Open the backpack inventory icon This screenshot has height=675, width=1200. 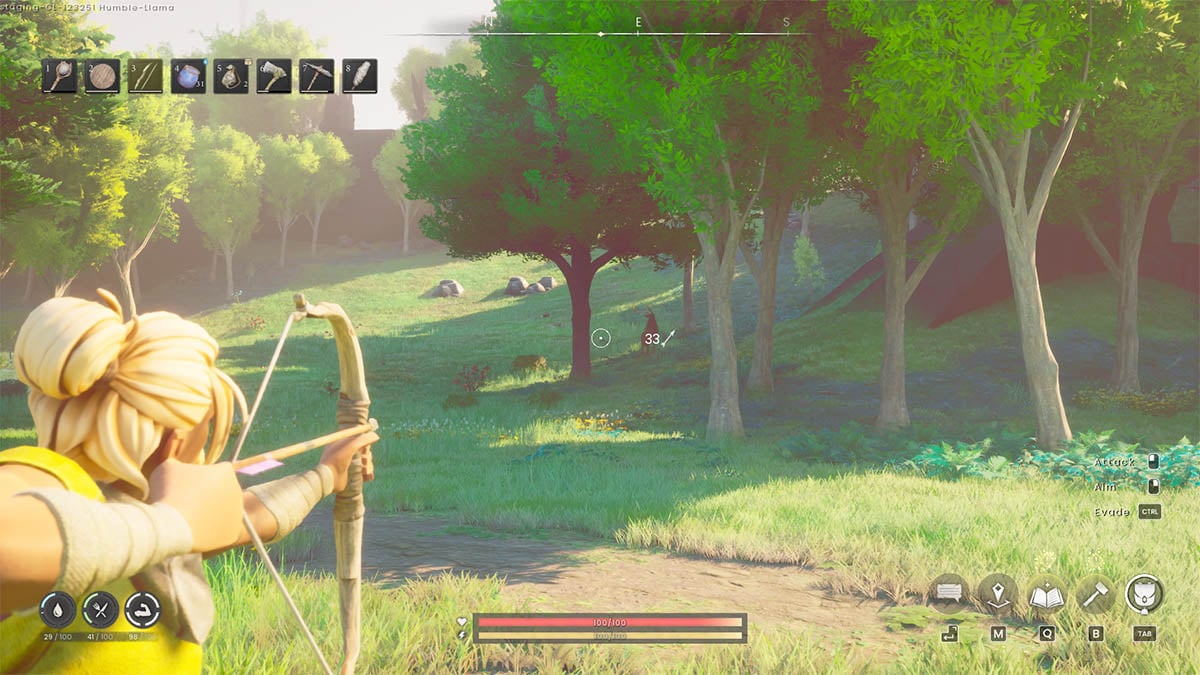point(1144,594)
